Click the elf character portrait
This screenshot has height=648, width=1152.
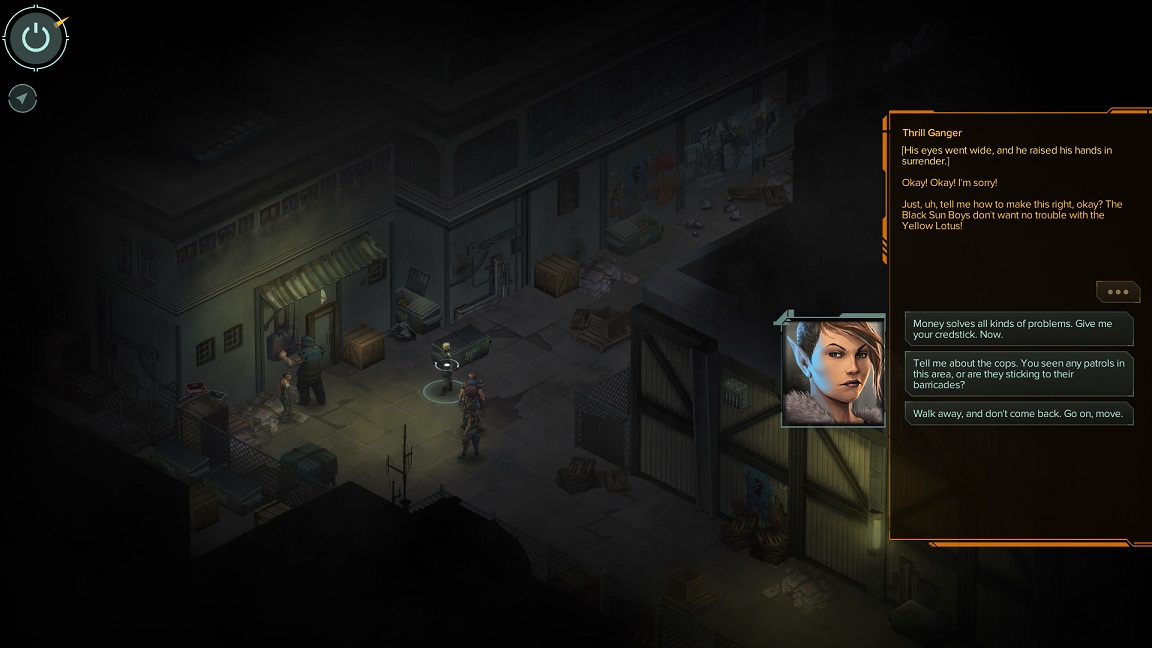(x=834, y=372)
